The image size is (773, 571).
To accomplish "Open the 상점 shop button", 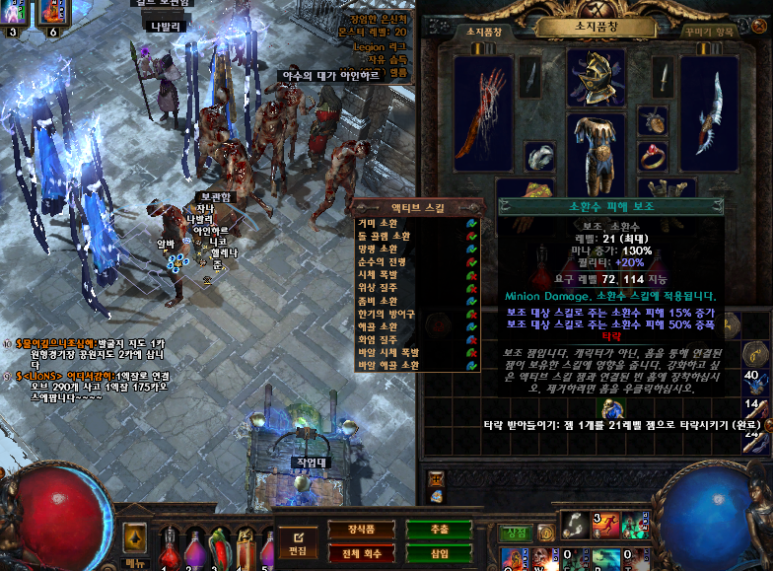I will 516,532.
